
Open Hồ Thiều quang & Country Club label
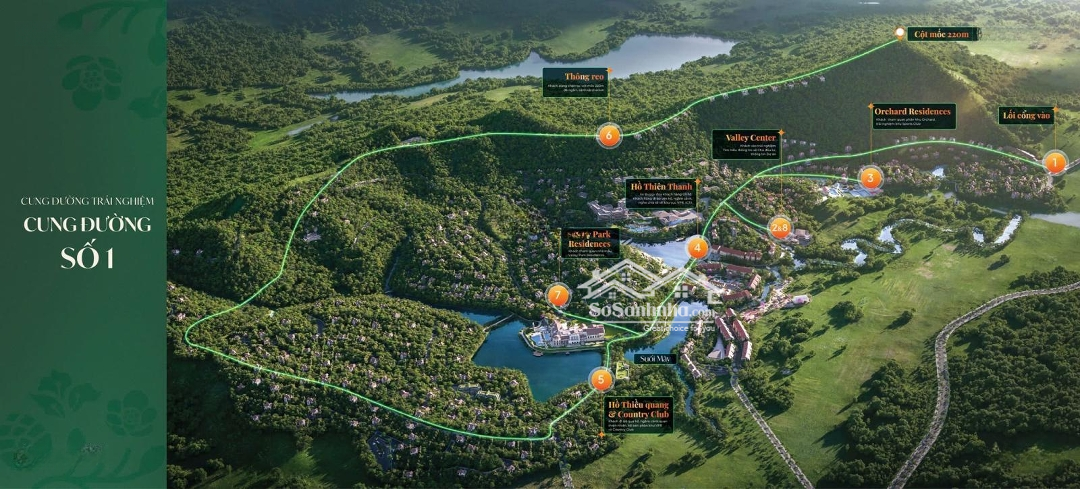point(639,415)
